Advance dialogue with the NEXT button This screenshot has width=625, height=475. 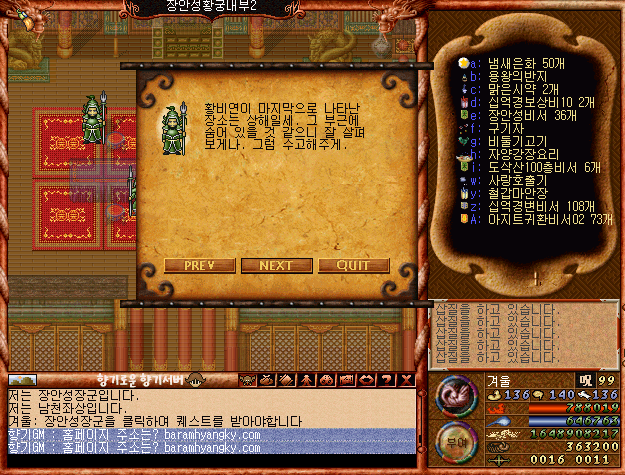pyautogui.click(x=276, y=265)
